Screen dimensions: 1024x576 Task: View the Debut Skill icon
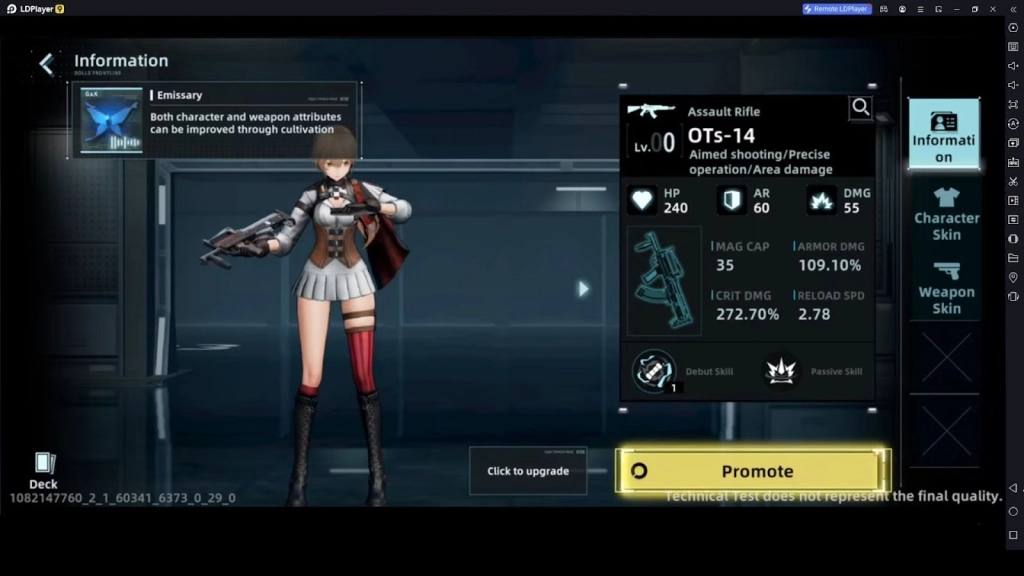(653, 371)
